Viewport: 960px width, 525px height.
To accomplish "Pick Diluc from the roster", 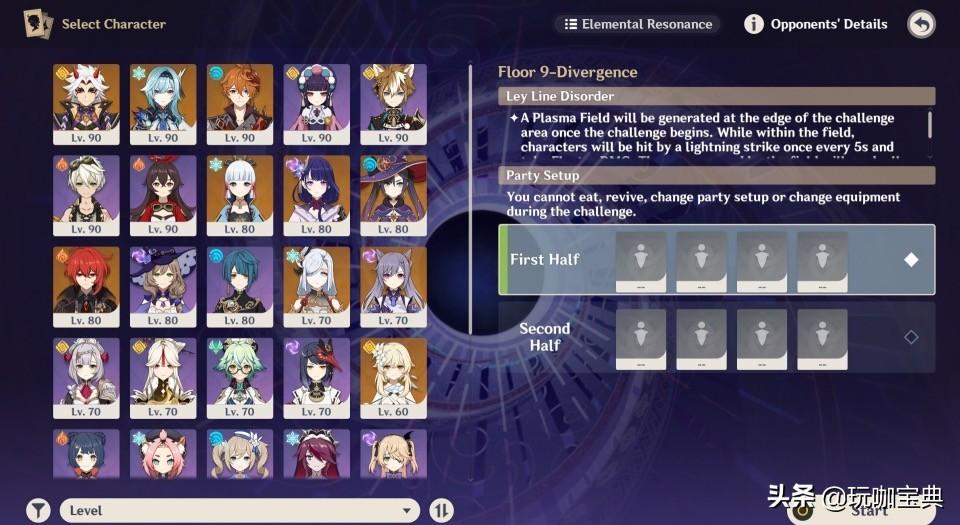I will click(x=86, y=287).
